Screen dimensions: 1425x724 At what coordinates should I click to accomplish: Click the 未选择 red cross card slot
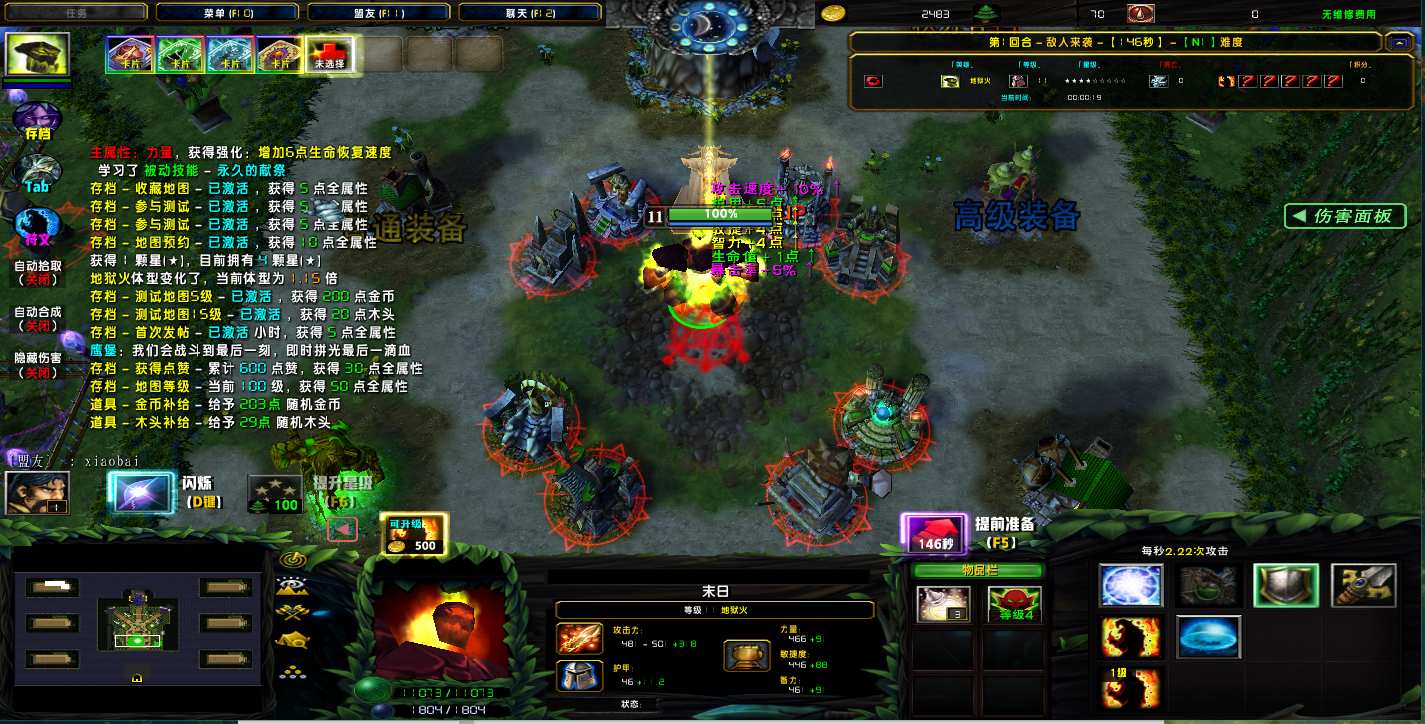point(329,55)
